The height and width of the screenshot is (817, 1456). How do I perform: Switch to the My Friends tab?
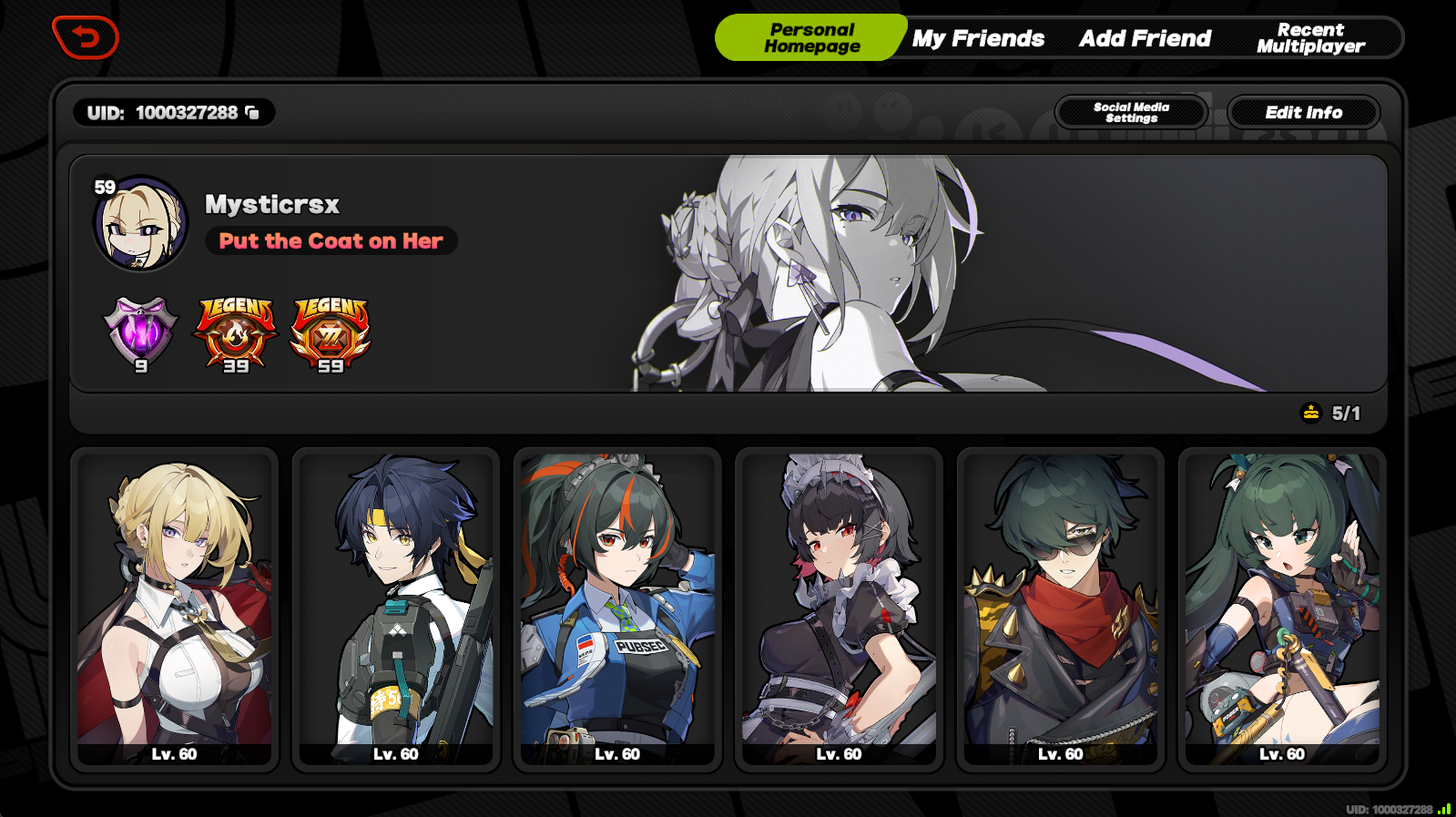pyautogui.click(x=977, y=38)
